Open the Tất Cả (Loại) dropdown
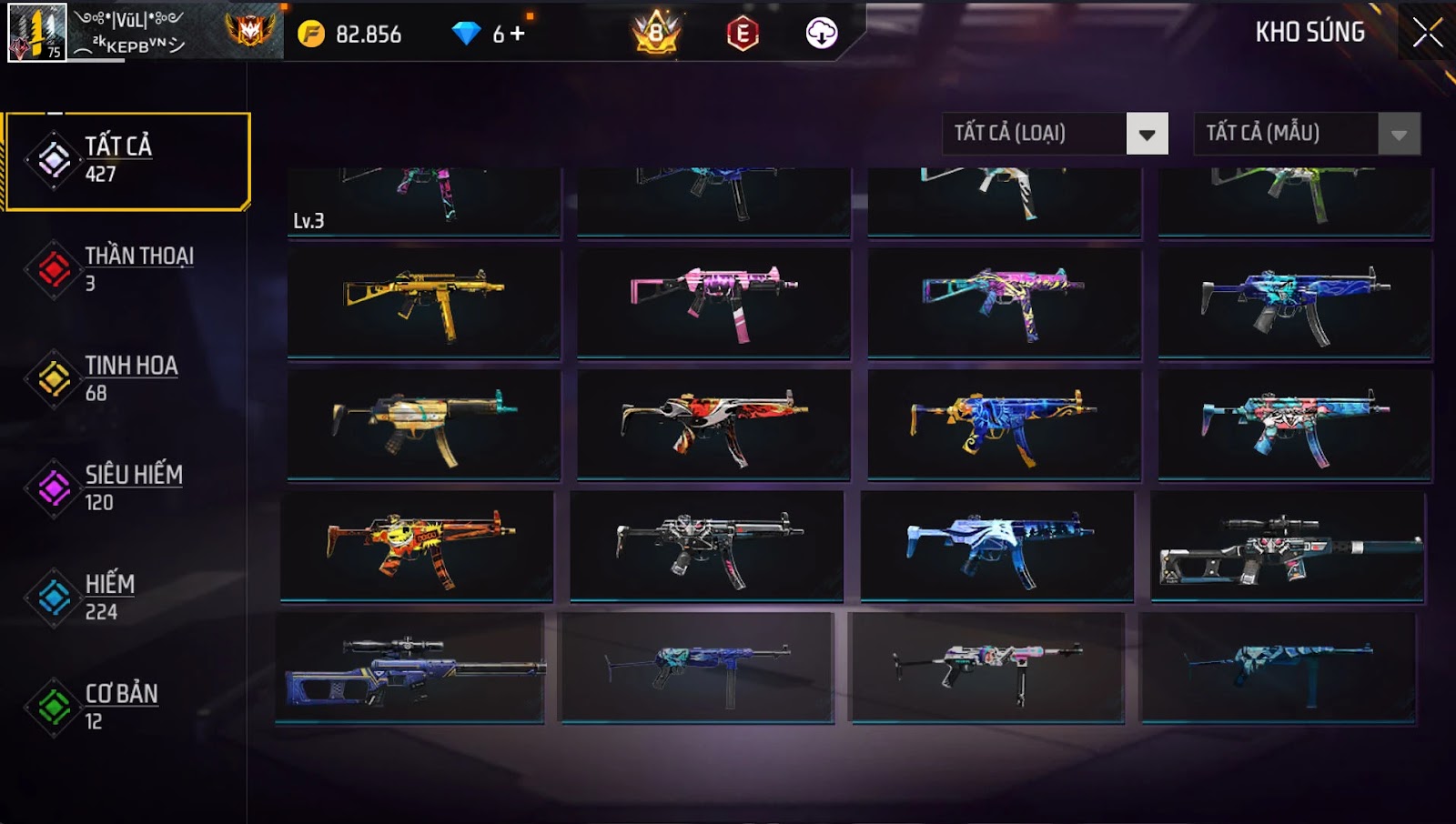This screenshot has width=1456, height=824. coord(1147,135)
